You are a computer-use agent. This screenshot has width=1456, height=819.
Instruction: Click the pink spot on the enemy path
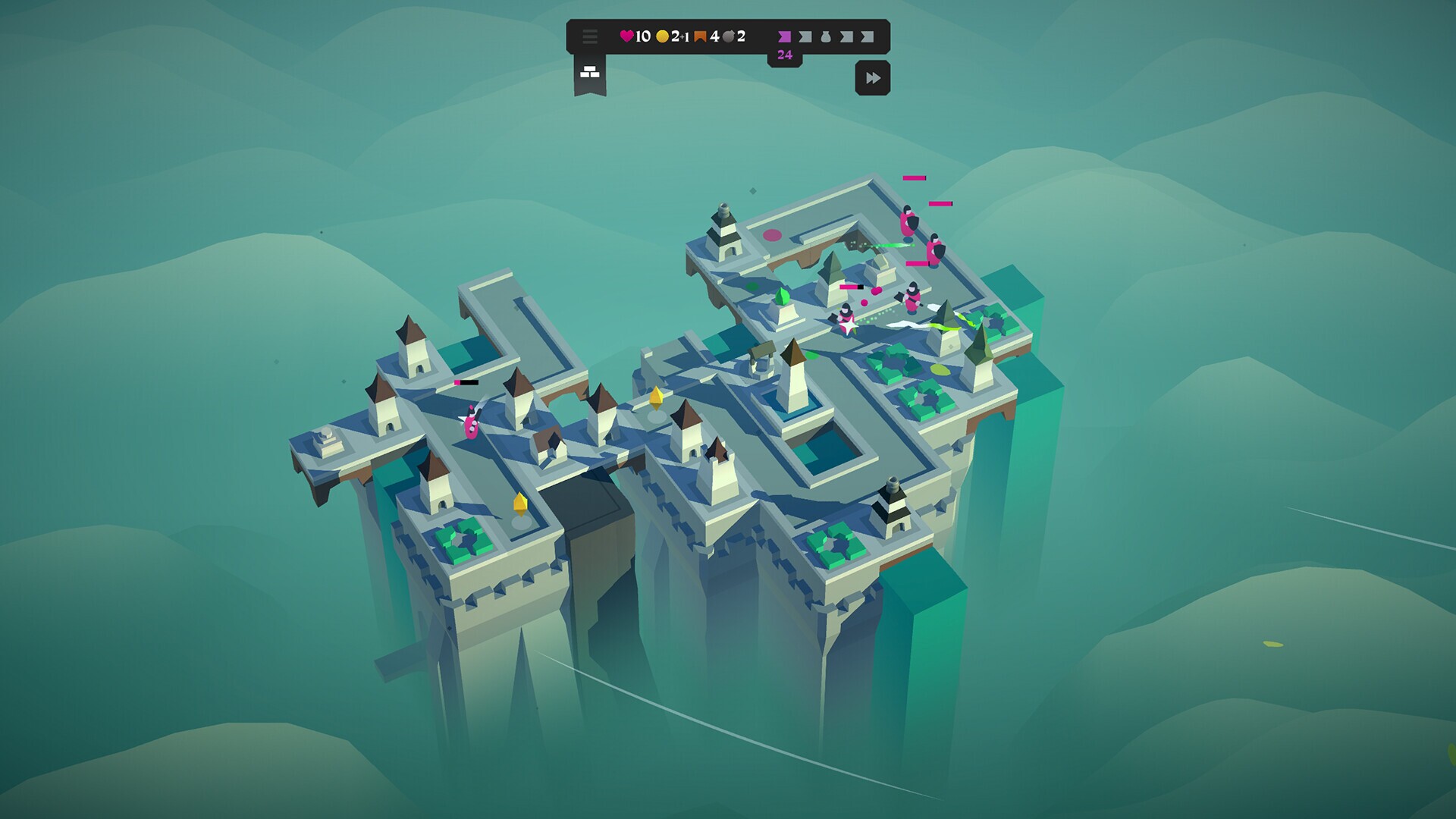(773, 236)
